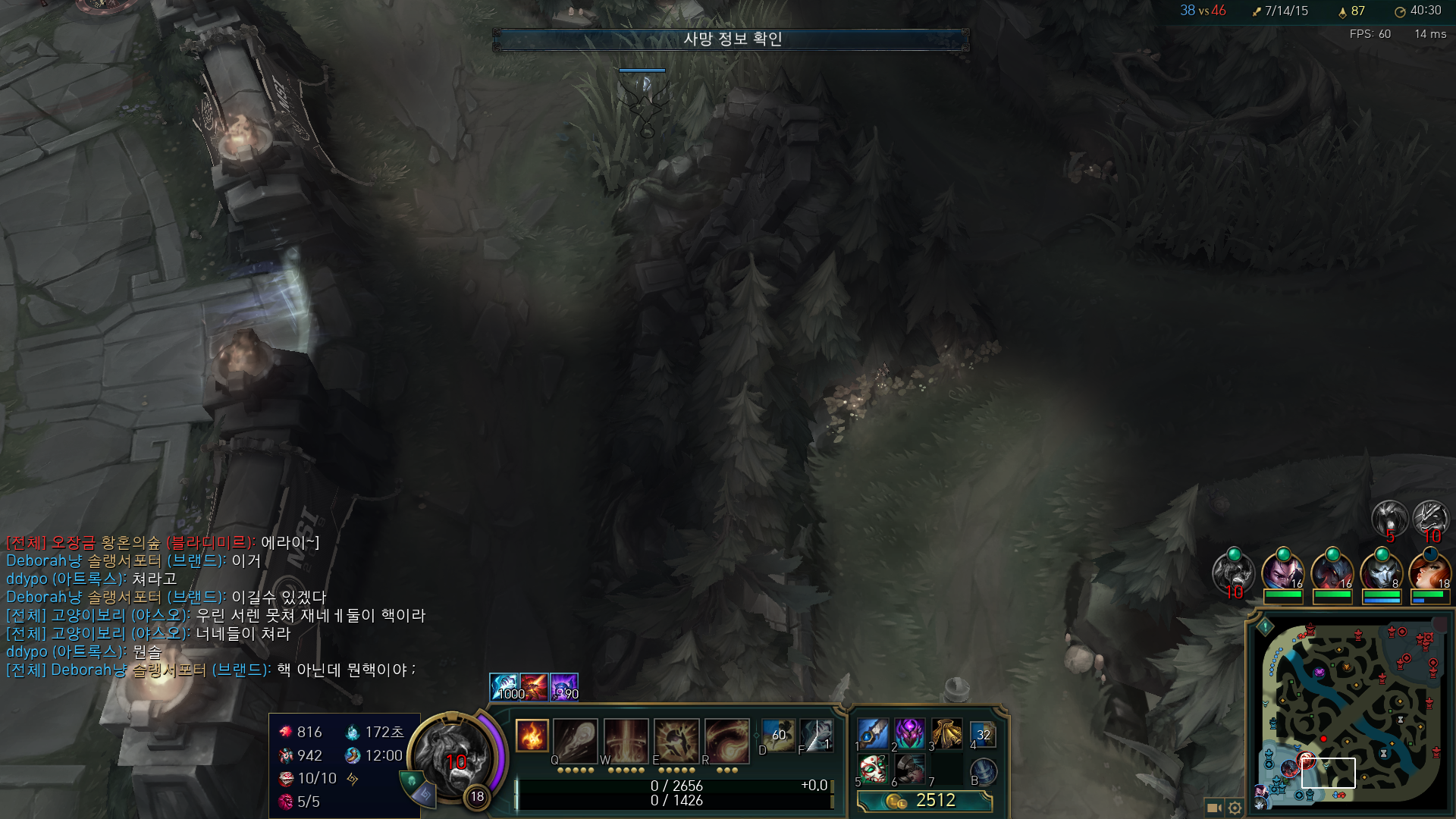1456x819 pixels.
Task: Click the R ultimate ability icon
Action: (726, 739)
